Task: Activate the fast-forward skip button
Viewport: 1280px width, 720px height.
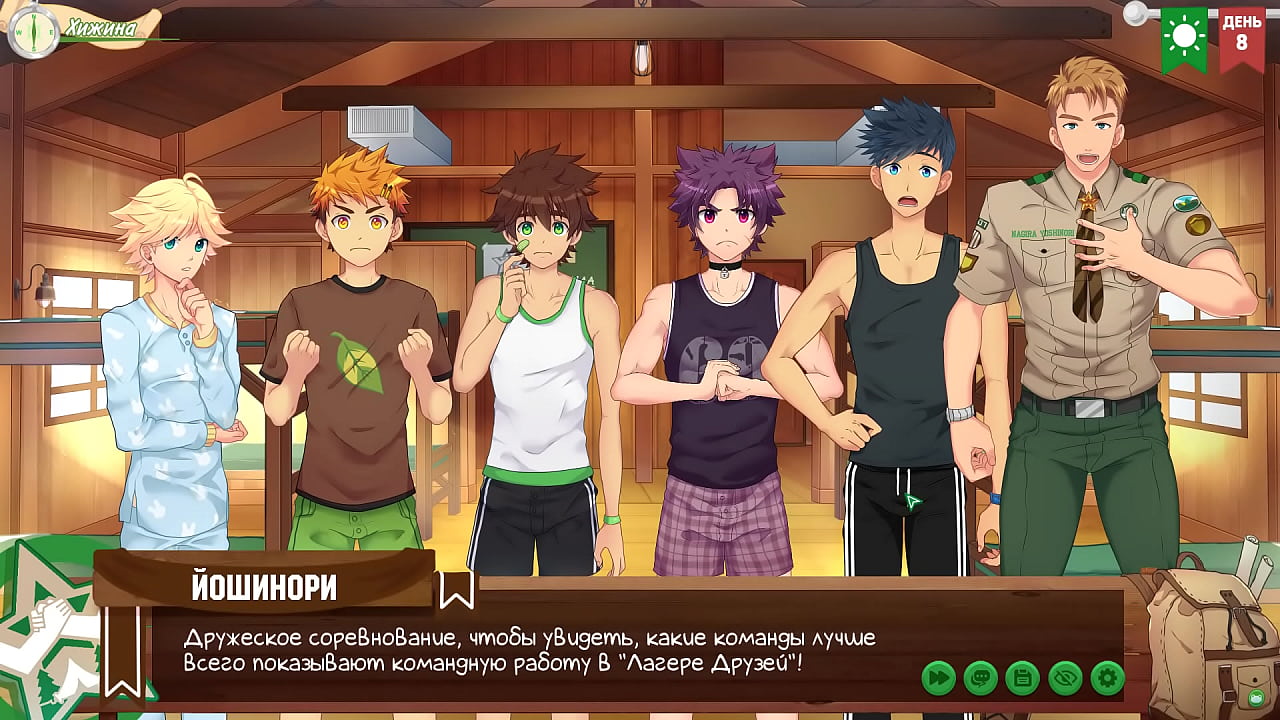Action: point(938,678)
